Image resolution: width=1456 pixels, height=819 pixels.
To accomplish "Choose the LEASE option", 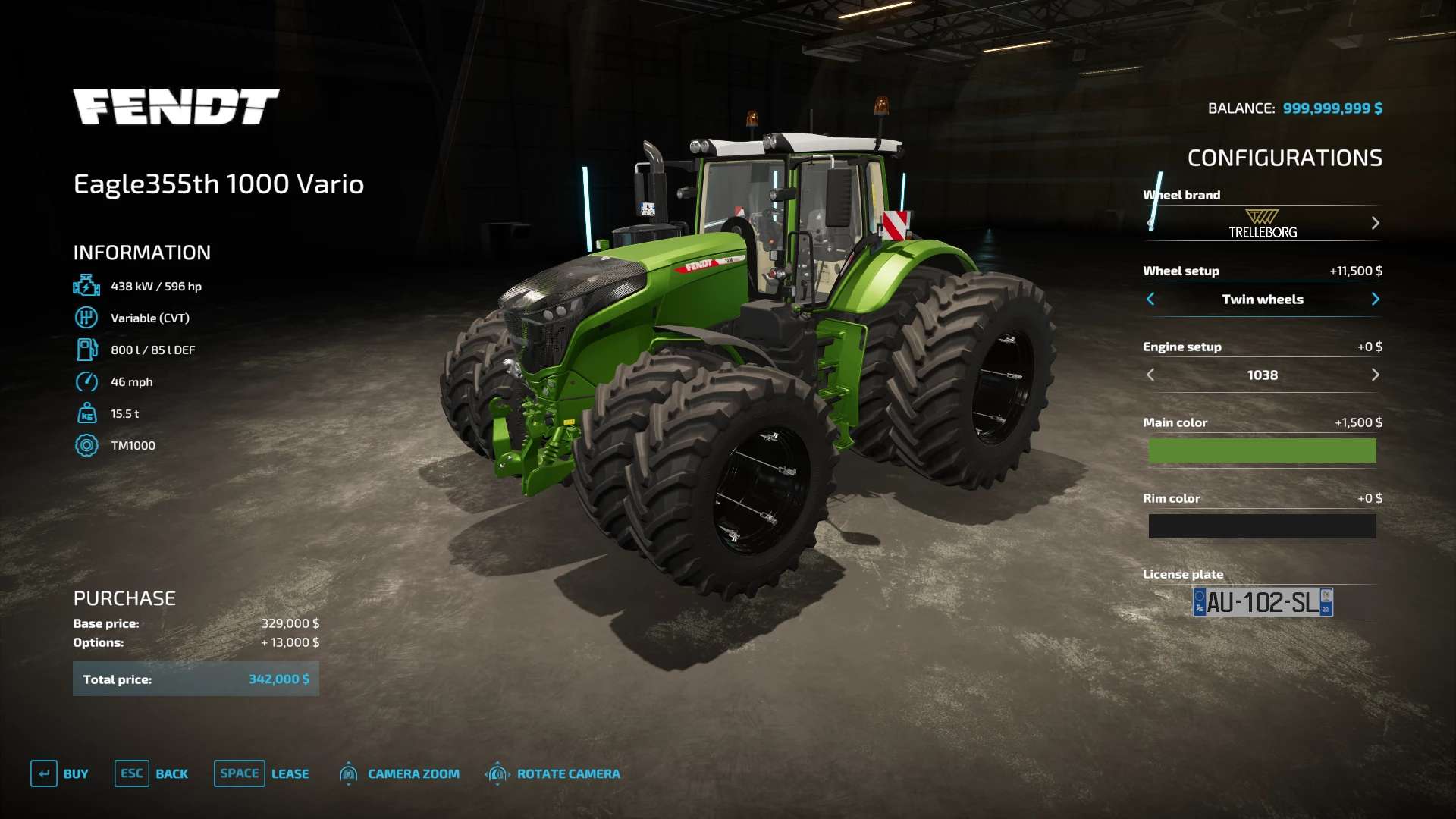I will (262, 773).
